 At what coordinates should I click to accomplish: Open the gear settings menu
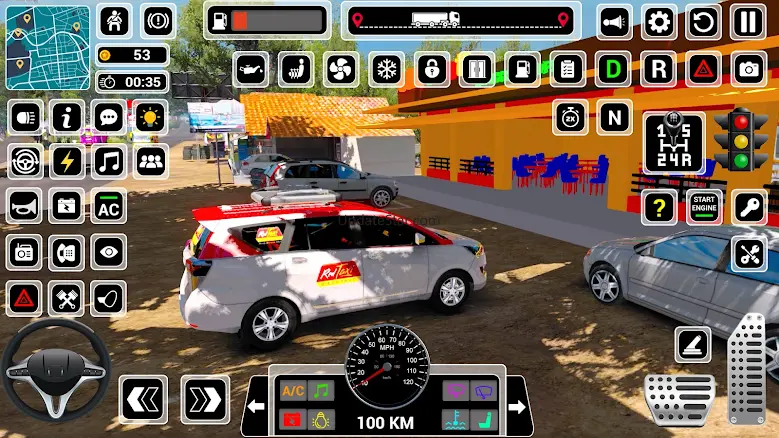pyautogui.click(x=658, y=21)
